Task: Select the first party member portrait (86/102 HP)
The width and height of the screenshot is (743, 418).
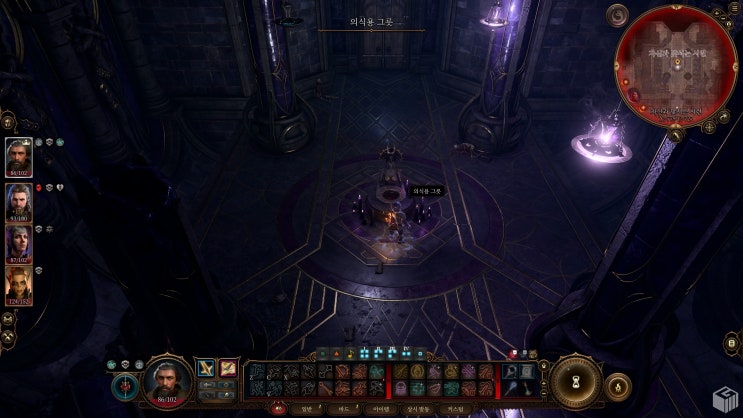Action: coord(19,156)
